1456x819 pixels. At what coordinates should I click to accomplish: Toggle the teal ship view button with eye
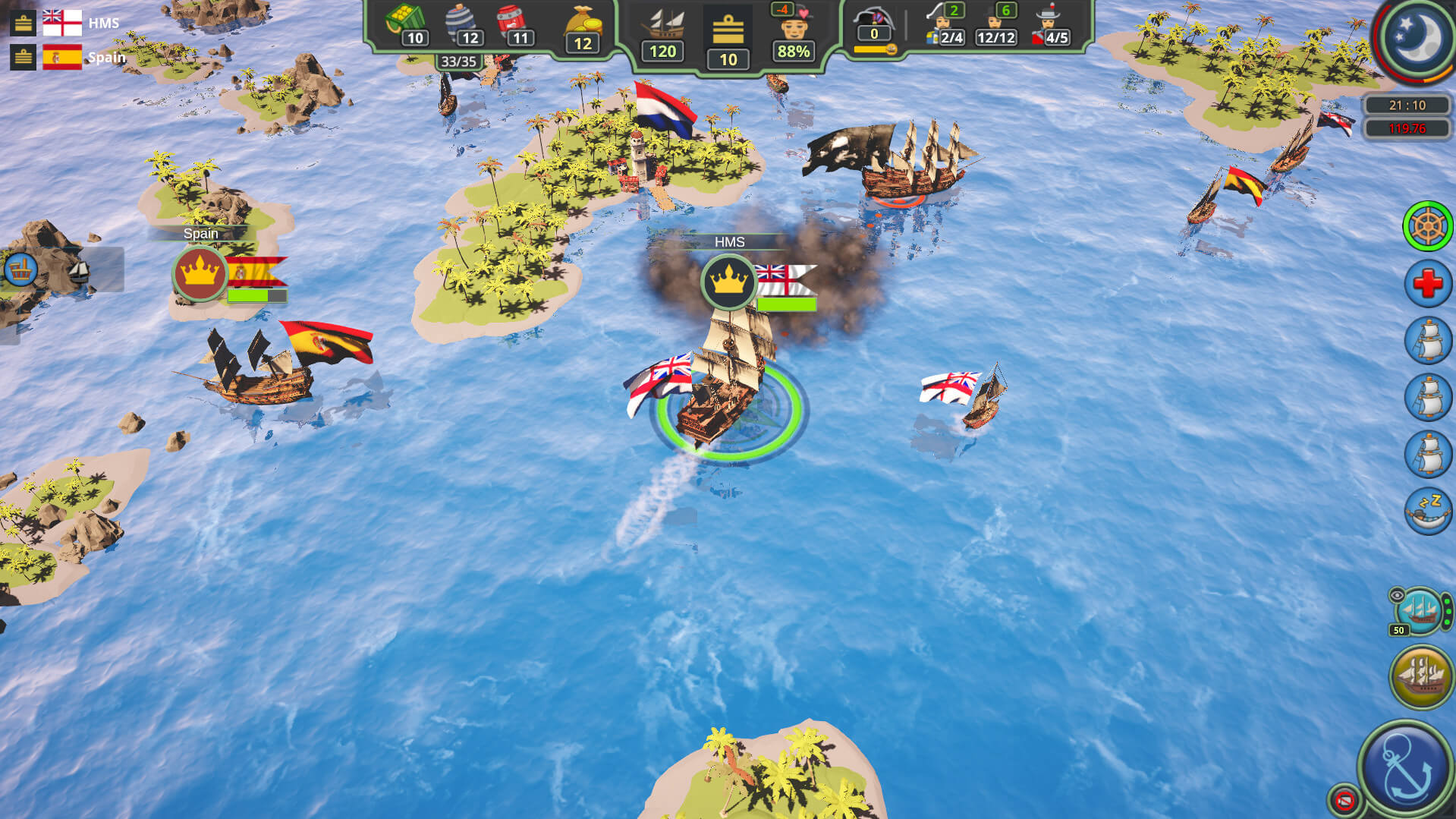tap(1420, 611)
